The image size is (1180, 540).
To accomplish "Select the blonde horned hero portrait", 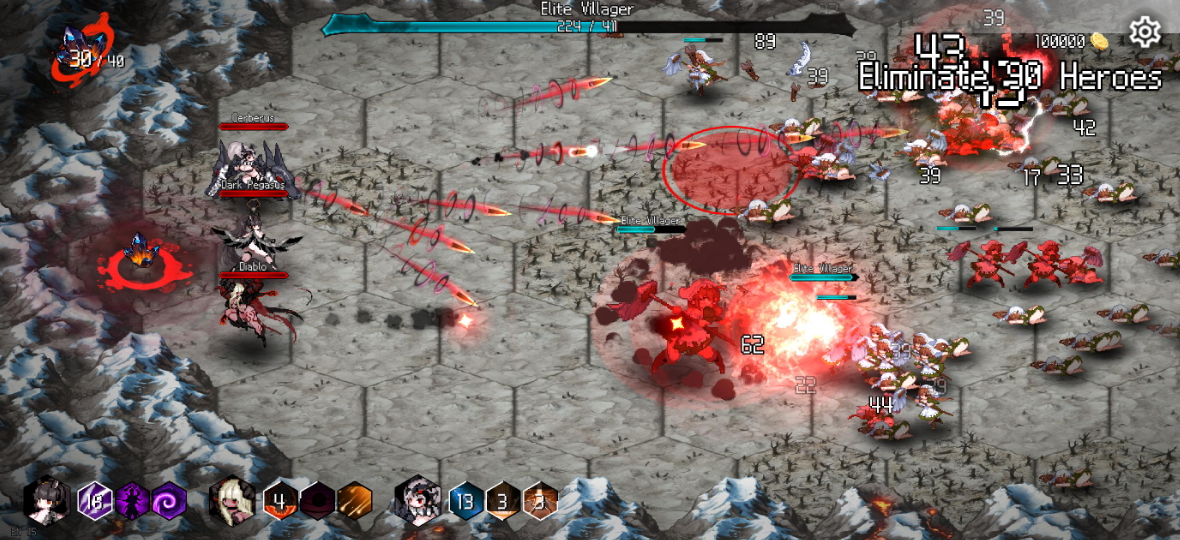I will coord(231,499).
